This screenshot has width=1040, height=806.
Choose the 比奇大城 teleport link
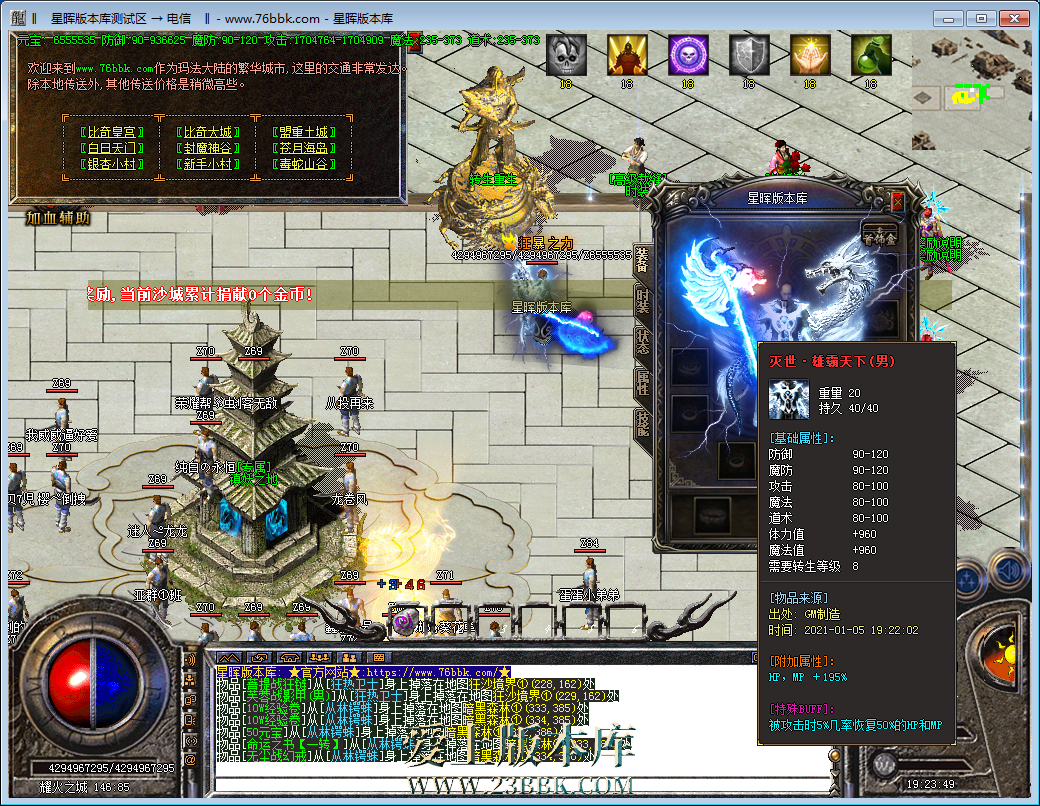(x=208, y=132)
